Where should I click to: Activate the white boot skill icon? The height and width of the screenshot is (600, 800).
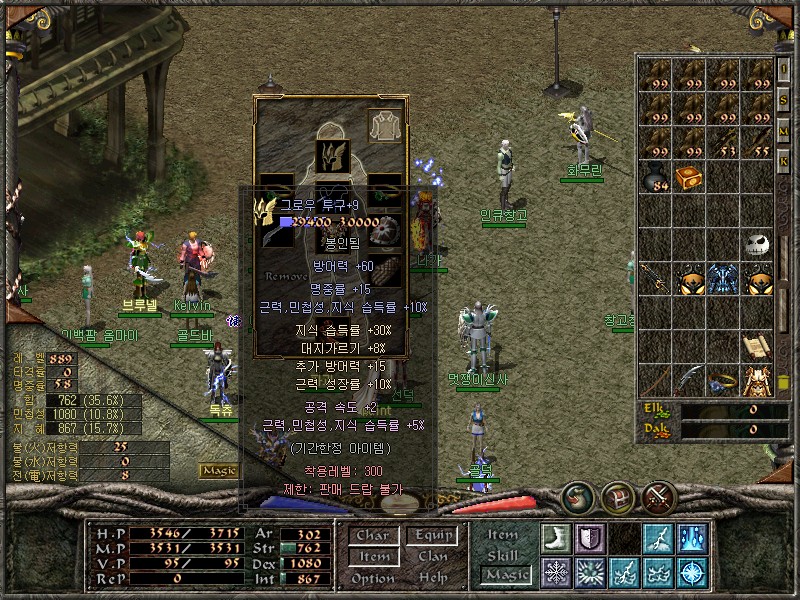click(555, 538)
